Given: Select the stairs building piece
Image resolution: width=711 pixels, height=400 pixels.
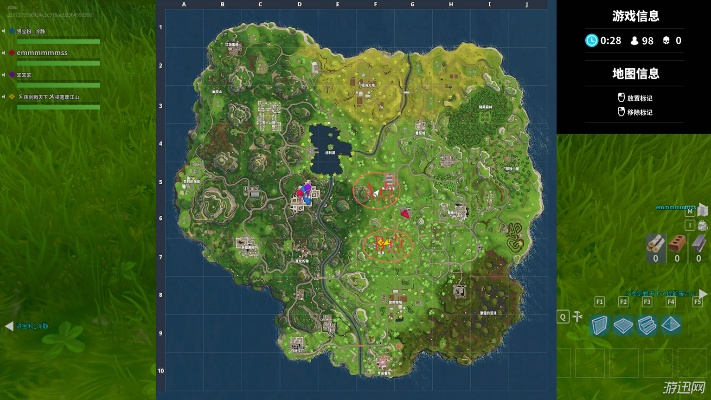Looking at the screenshot, I should tap(648, 324).
